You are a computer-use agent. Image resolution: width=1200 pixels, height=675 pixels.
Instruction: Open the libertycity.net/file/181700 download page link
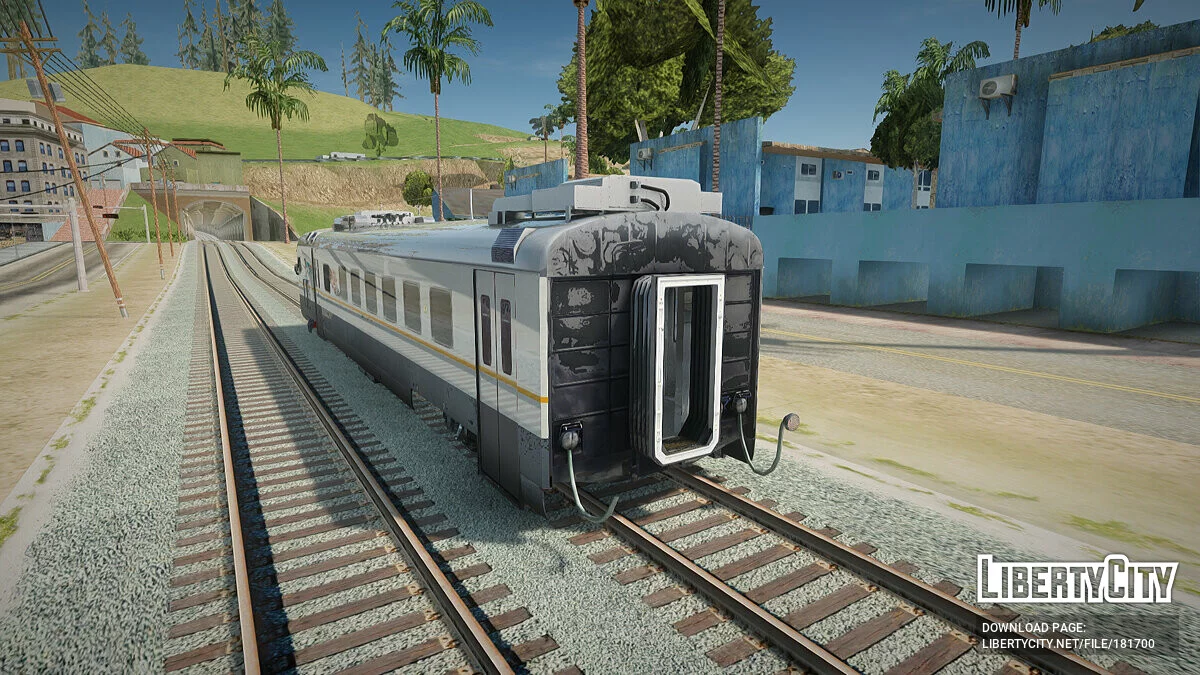1068,645
